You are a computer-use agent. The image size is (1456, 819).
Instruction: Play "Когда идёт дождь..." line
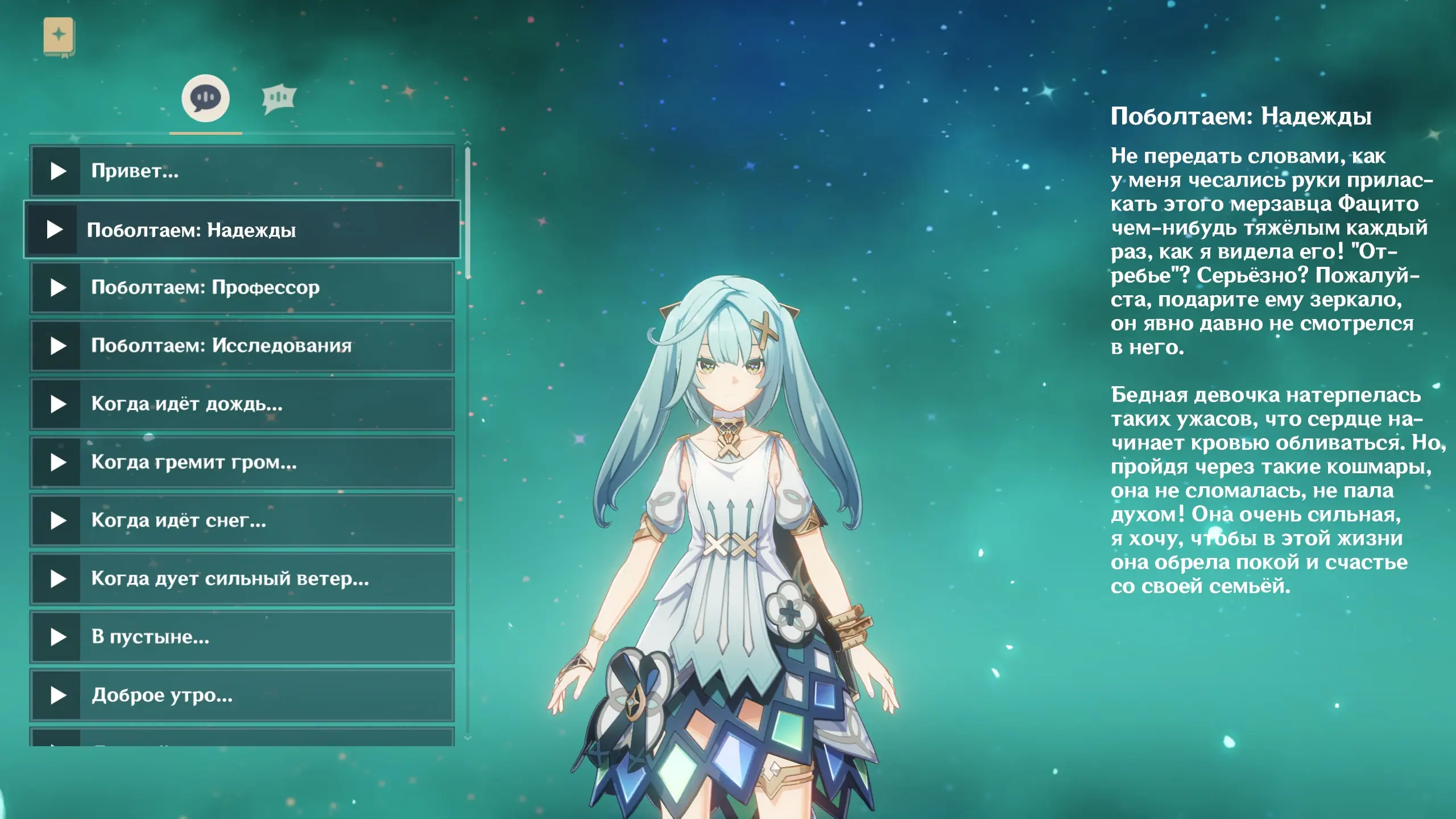pos(242,404)
